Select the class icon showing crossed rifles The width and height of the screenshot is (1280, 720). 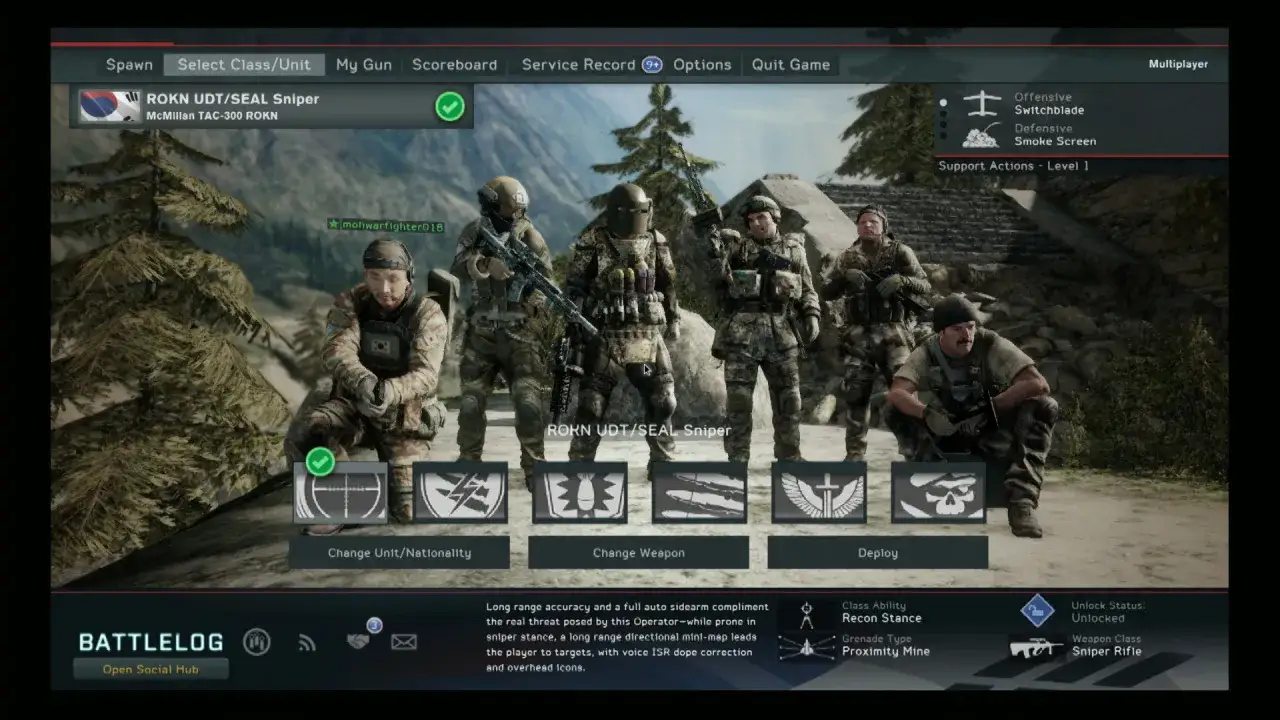coord(700,492)
